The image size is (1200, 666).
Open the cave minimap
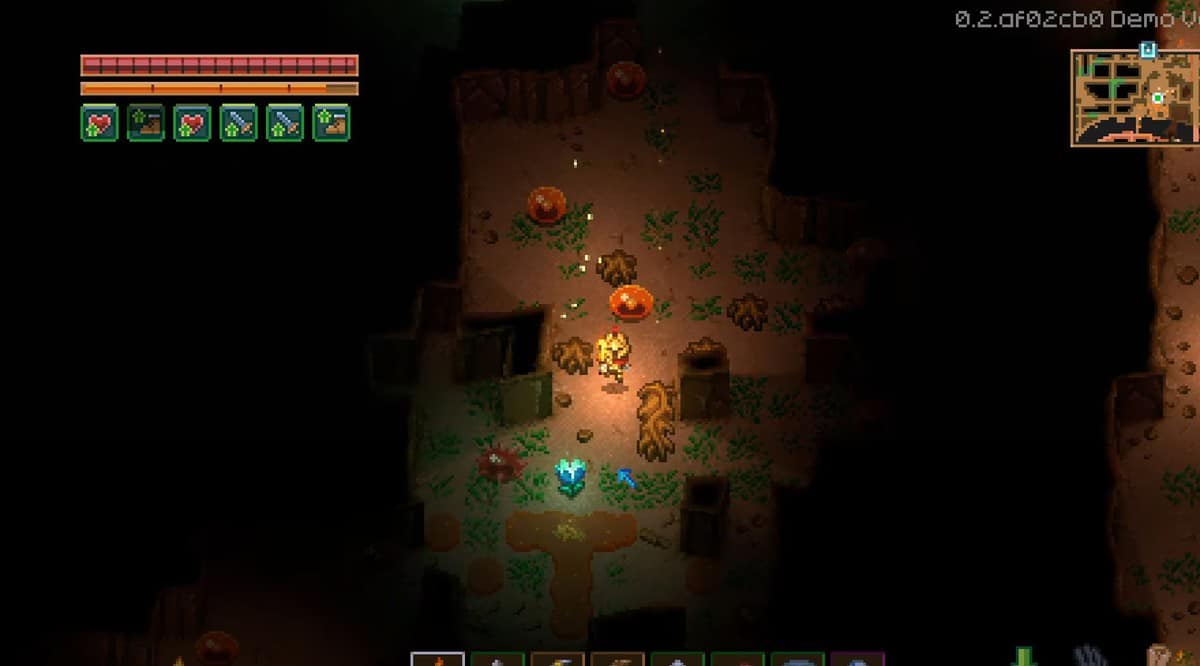point(1134,98)
